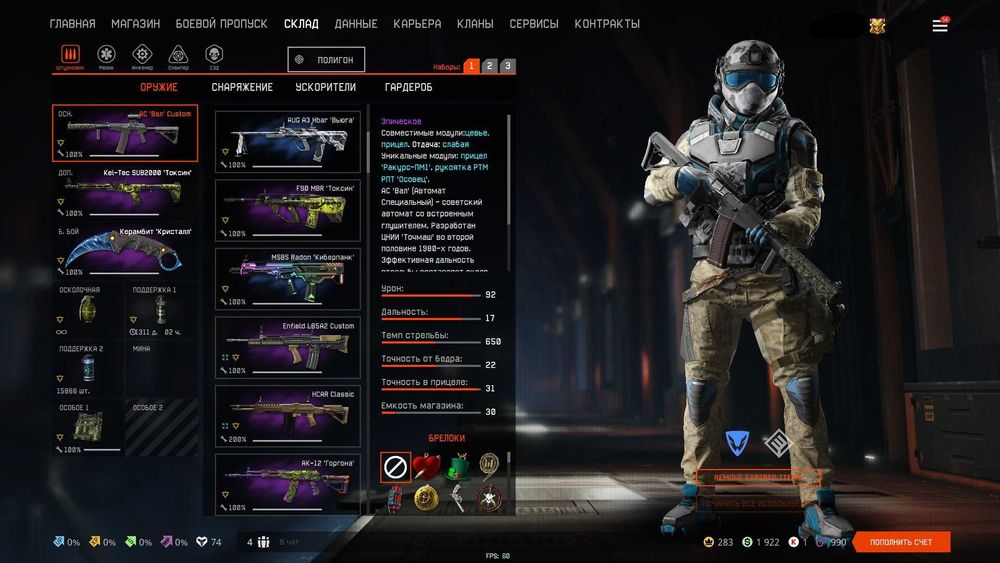This screenshot has height=563, width=1000.
Task: Show the Ускорители boosters tab
Action: coord(326,87)
